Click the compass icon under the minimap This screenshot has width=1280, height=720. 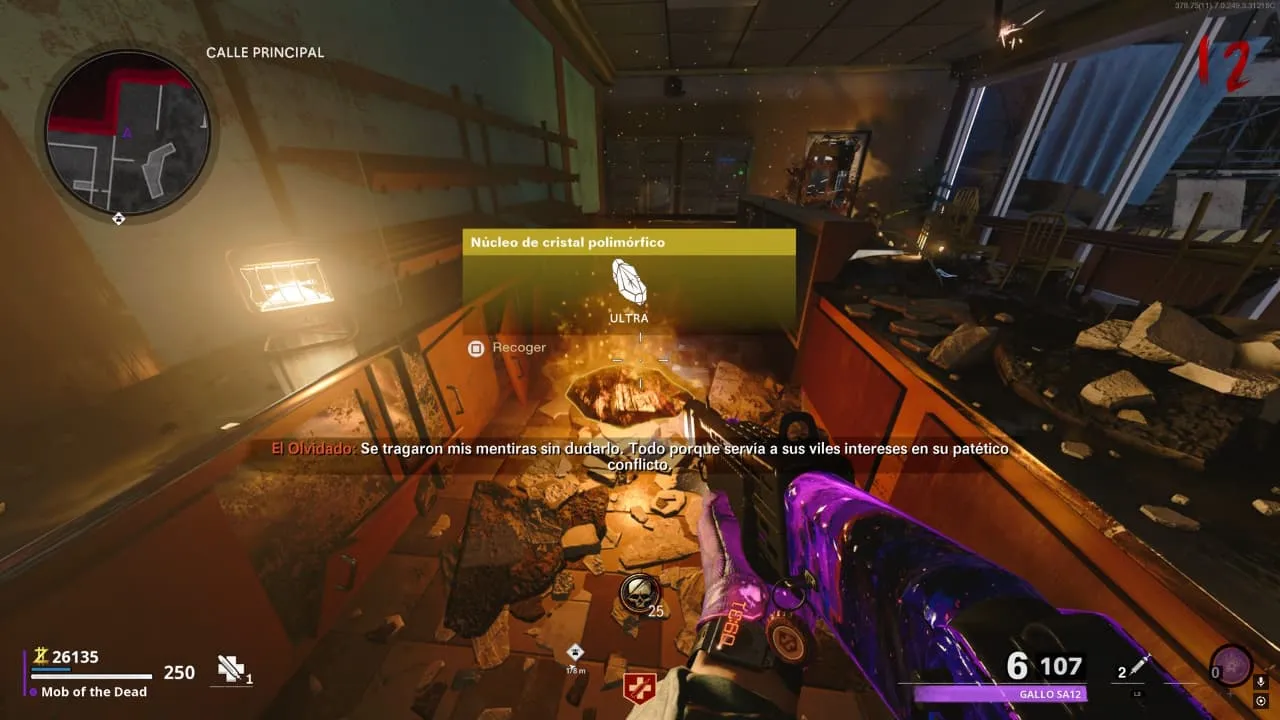point(119,218)
